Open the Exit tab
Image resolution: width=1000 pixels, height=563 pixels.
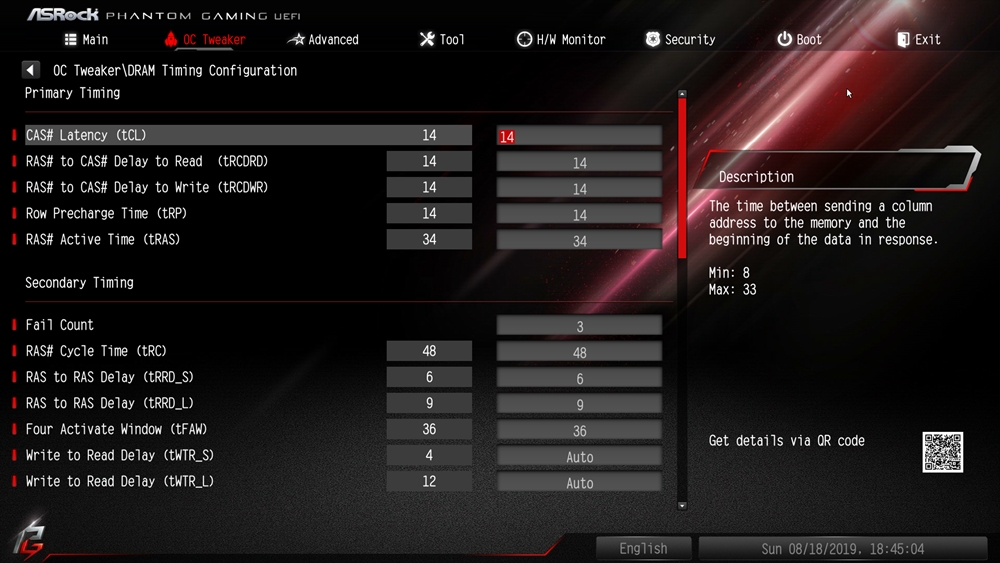pyautogui.click(x=918, y=40)
